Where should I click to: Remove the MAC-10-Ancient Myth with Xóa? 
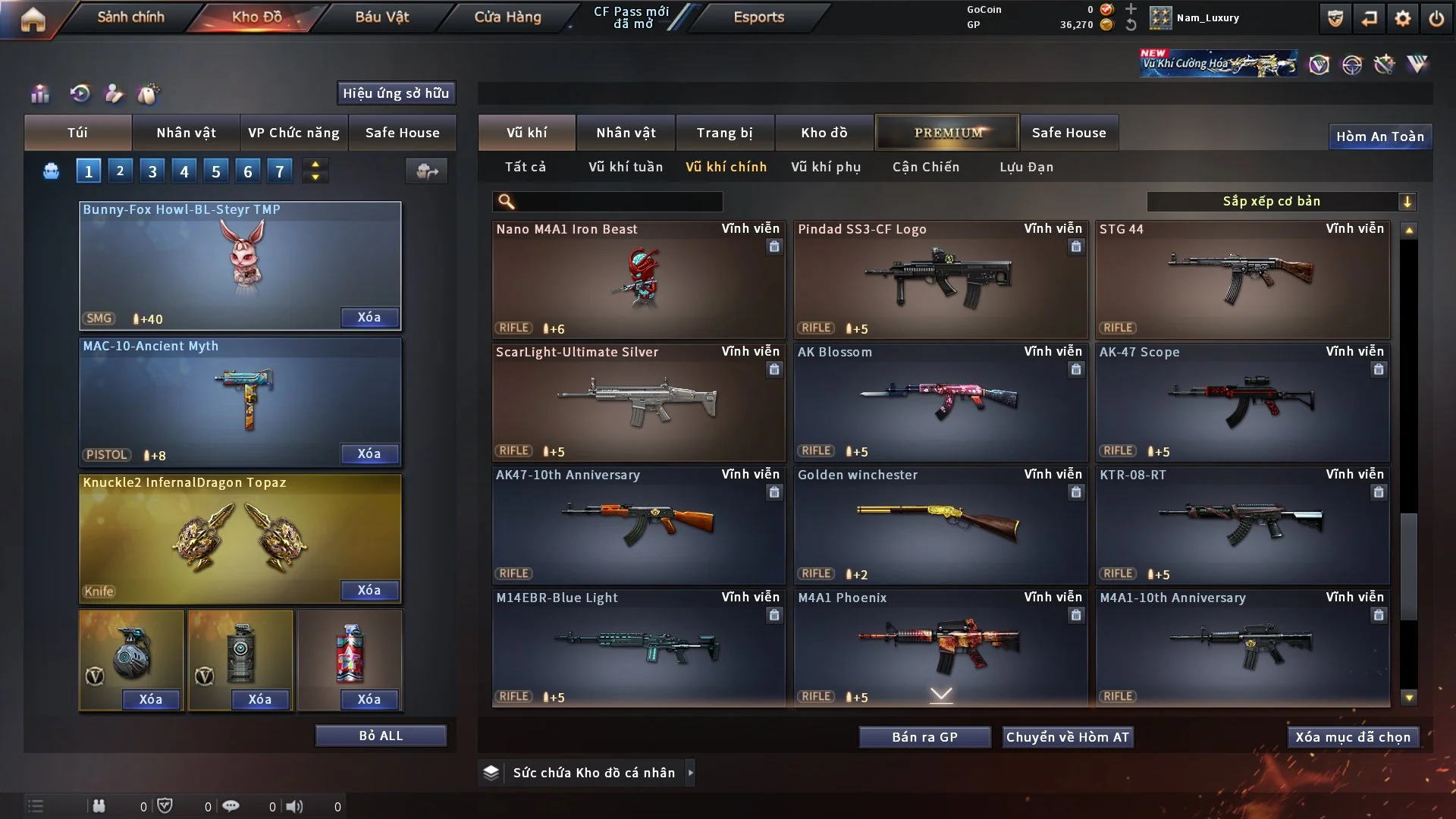(x=369, y=454)
